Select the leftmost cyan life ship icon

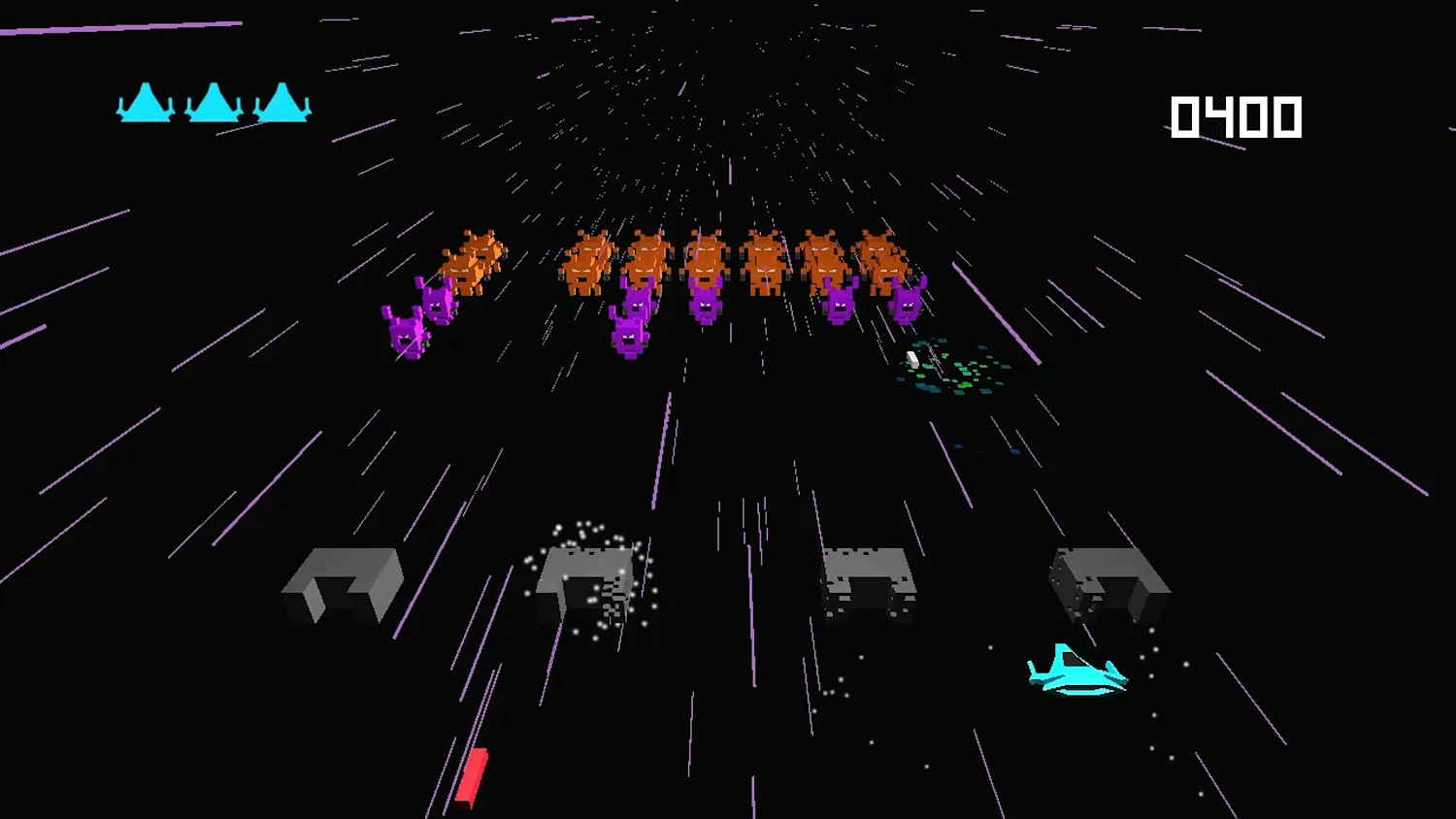coord(146,104)
